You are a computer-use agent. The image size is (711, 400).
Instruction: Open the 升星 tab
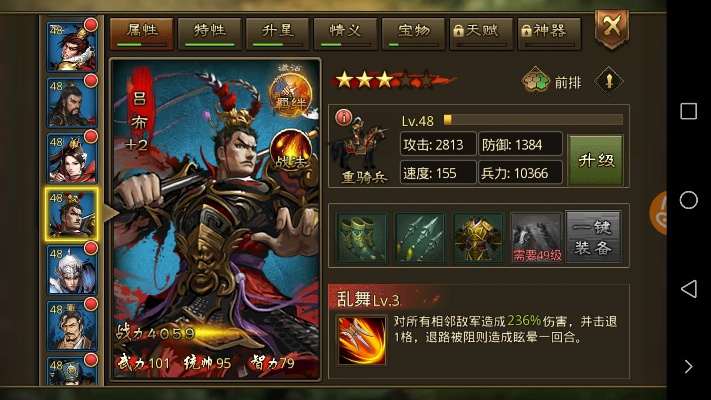(279, 31)
